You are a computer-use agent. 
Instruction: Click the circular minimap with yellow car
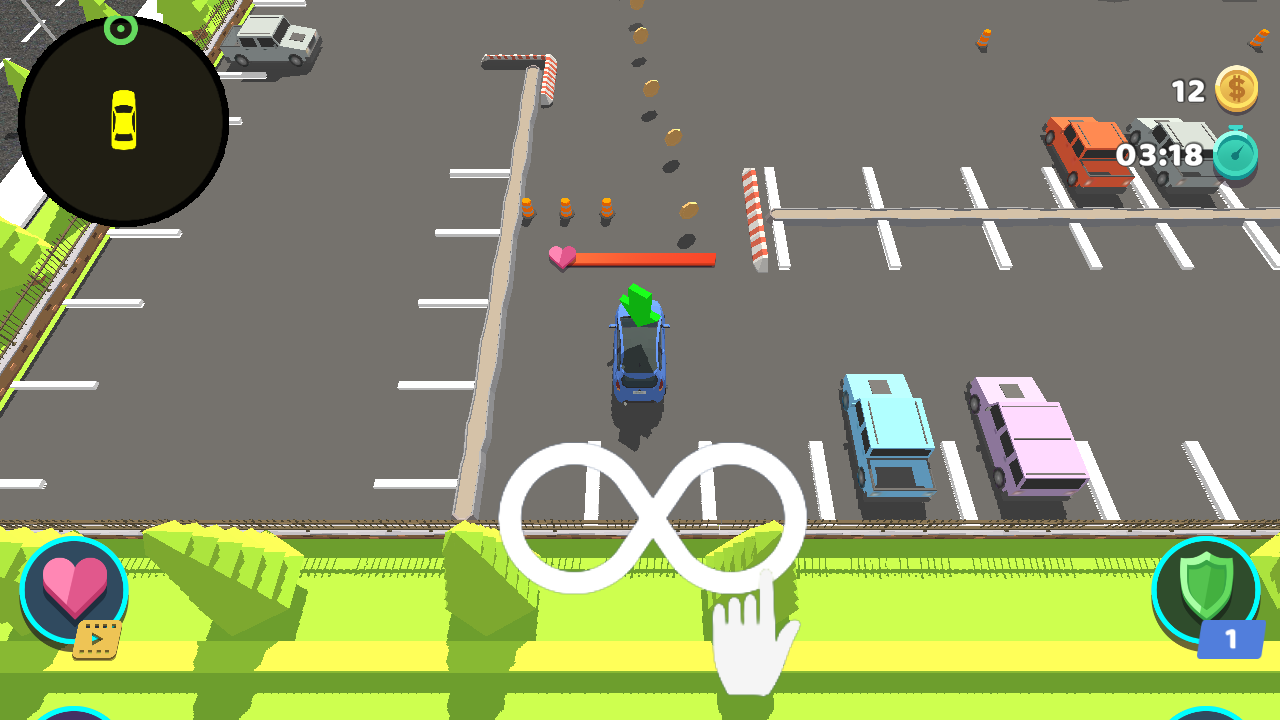(123, 121)
